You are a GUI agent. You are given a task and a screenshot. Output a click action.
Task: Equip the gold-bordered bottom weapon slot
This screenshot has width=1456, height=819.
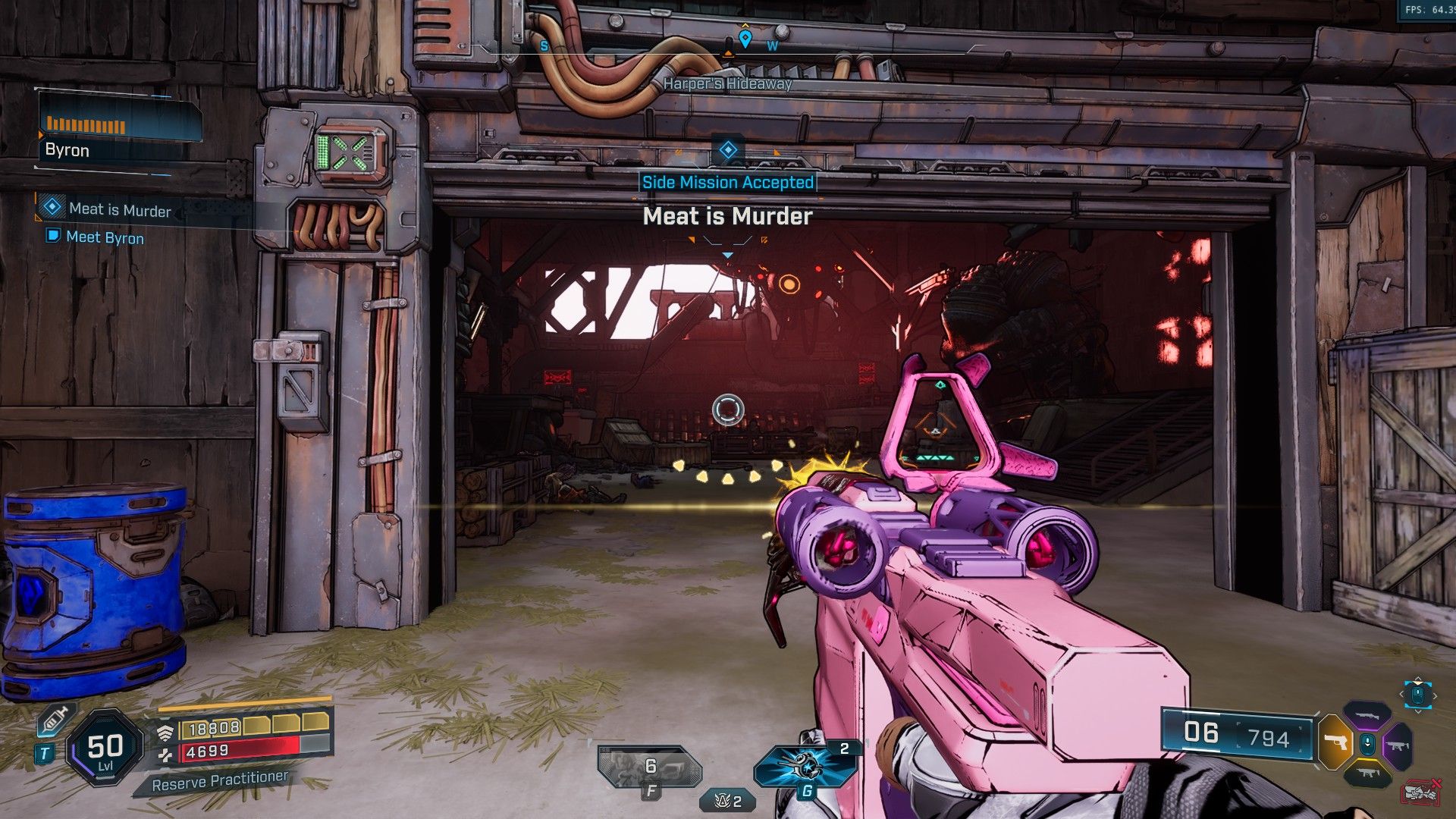[1367, 773]
